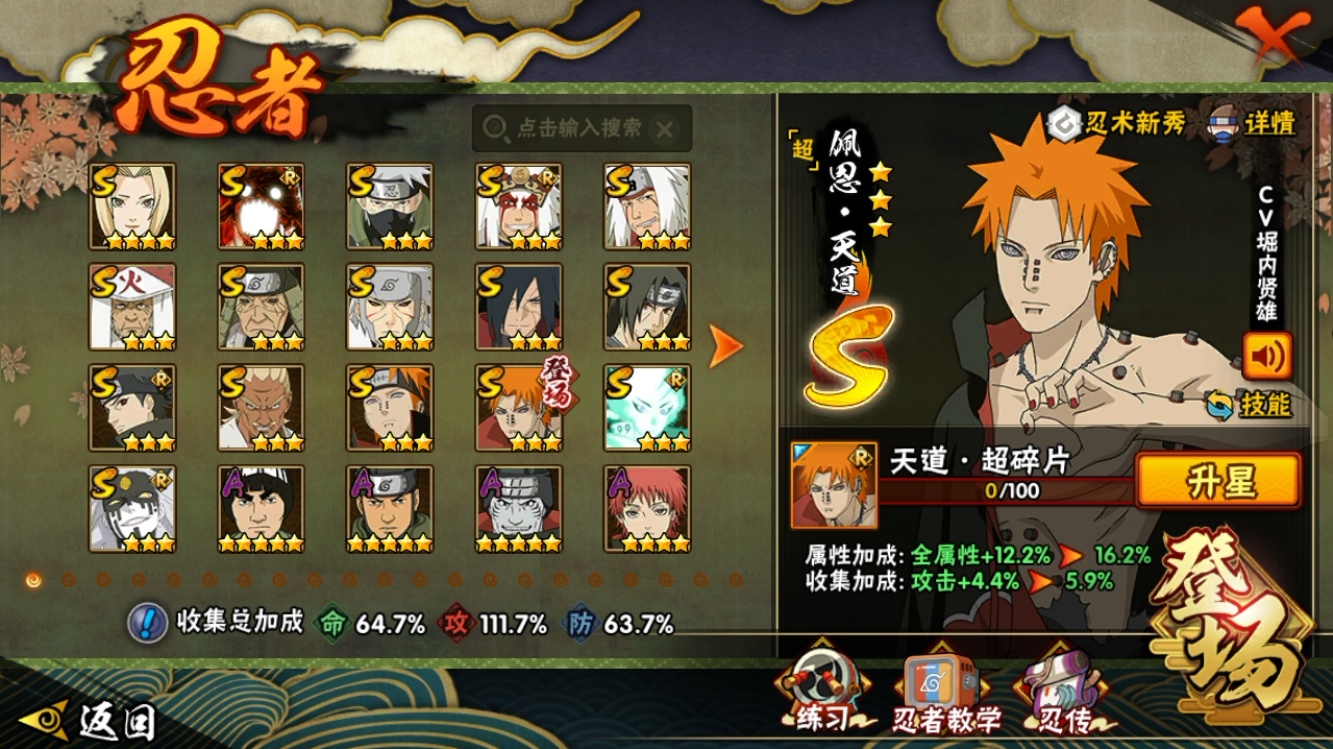This screenshot has height=749, width=1333.
Task: Tap the 天道 fragment icon
Action: (x=833, y=485)
